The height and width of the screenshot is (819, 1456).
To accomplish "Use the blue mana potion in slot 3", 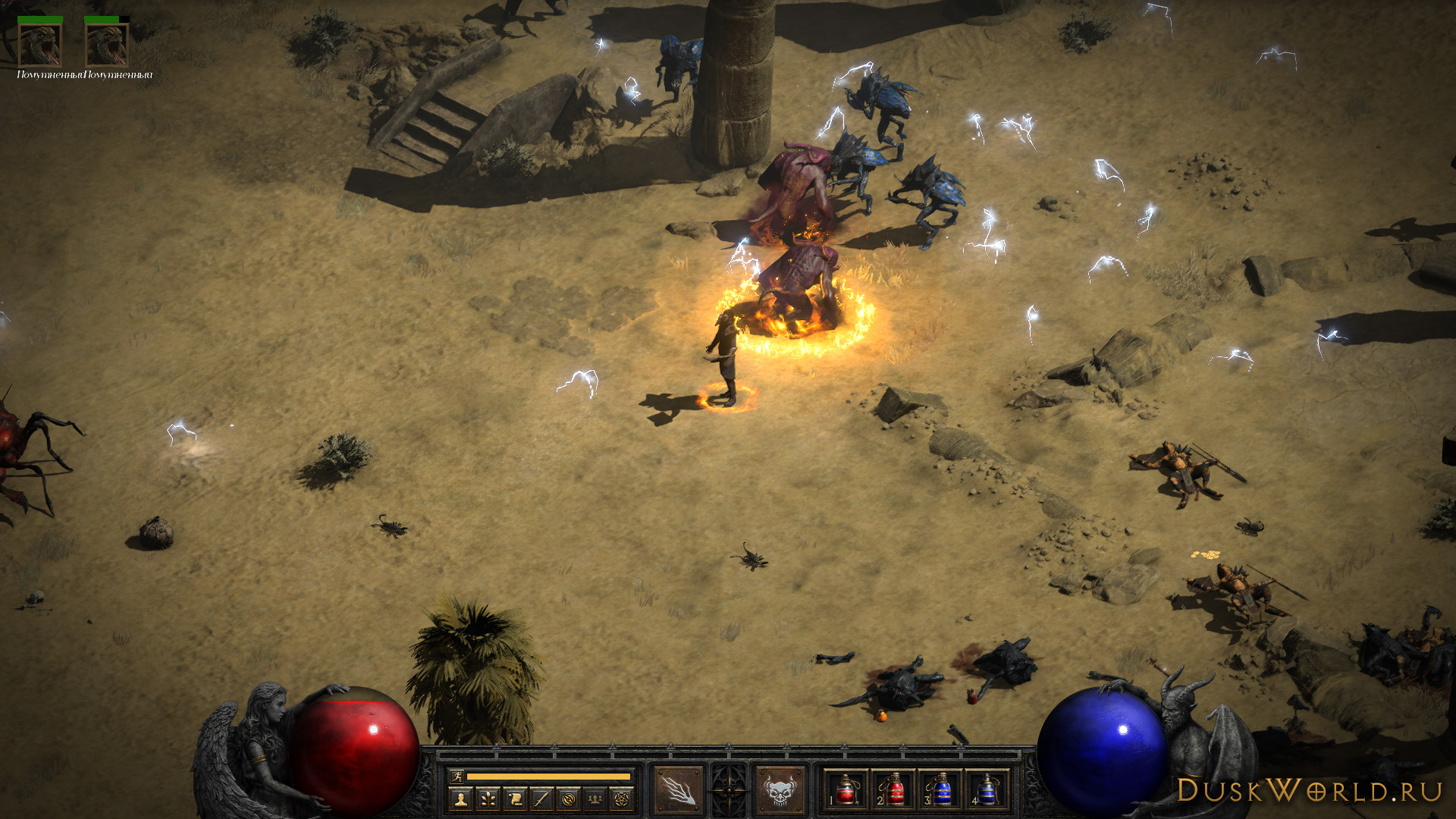I will (x=940, y=790).
